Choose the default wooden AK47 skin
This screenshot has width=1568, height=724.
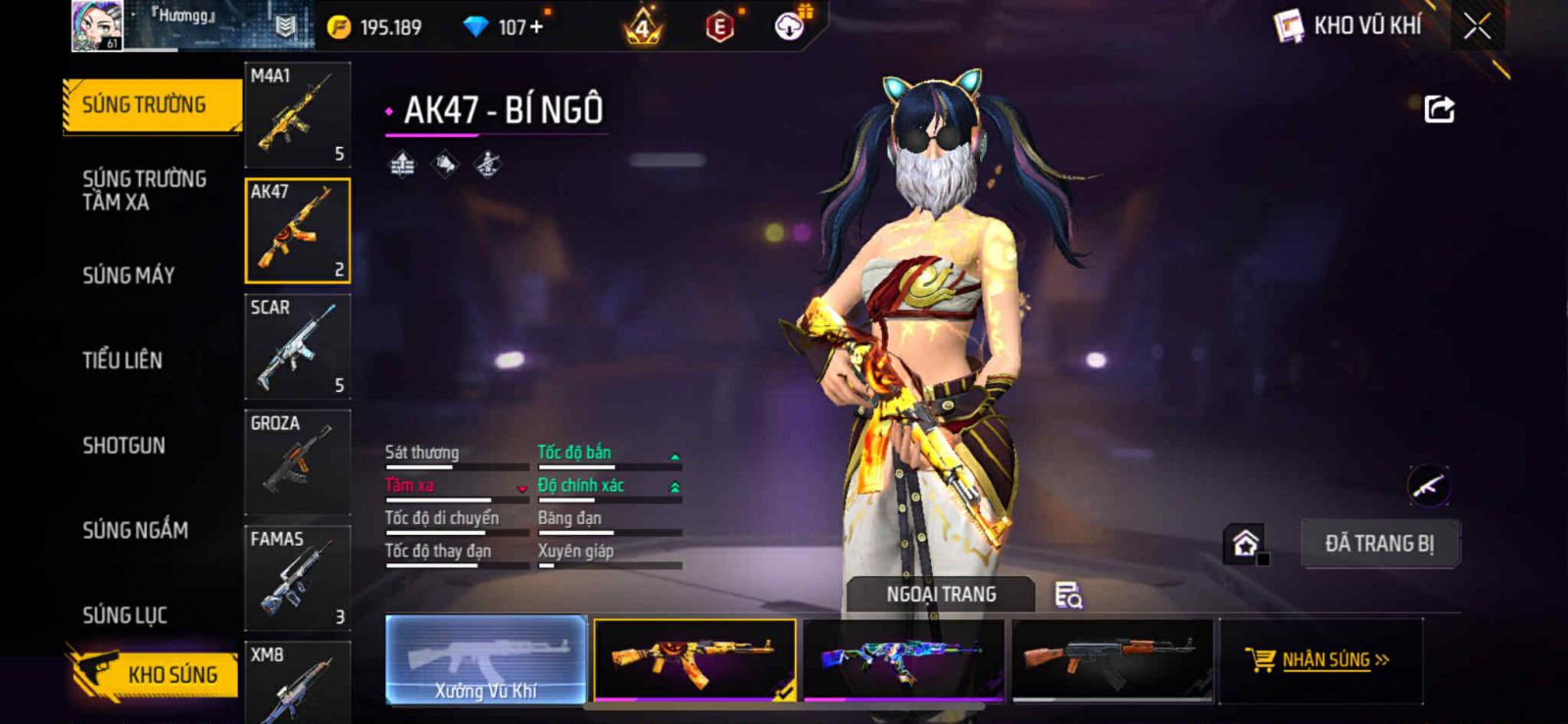click(x=1111, y=659)
